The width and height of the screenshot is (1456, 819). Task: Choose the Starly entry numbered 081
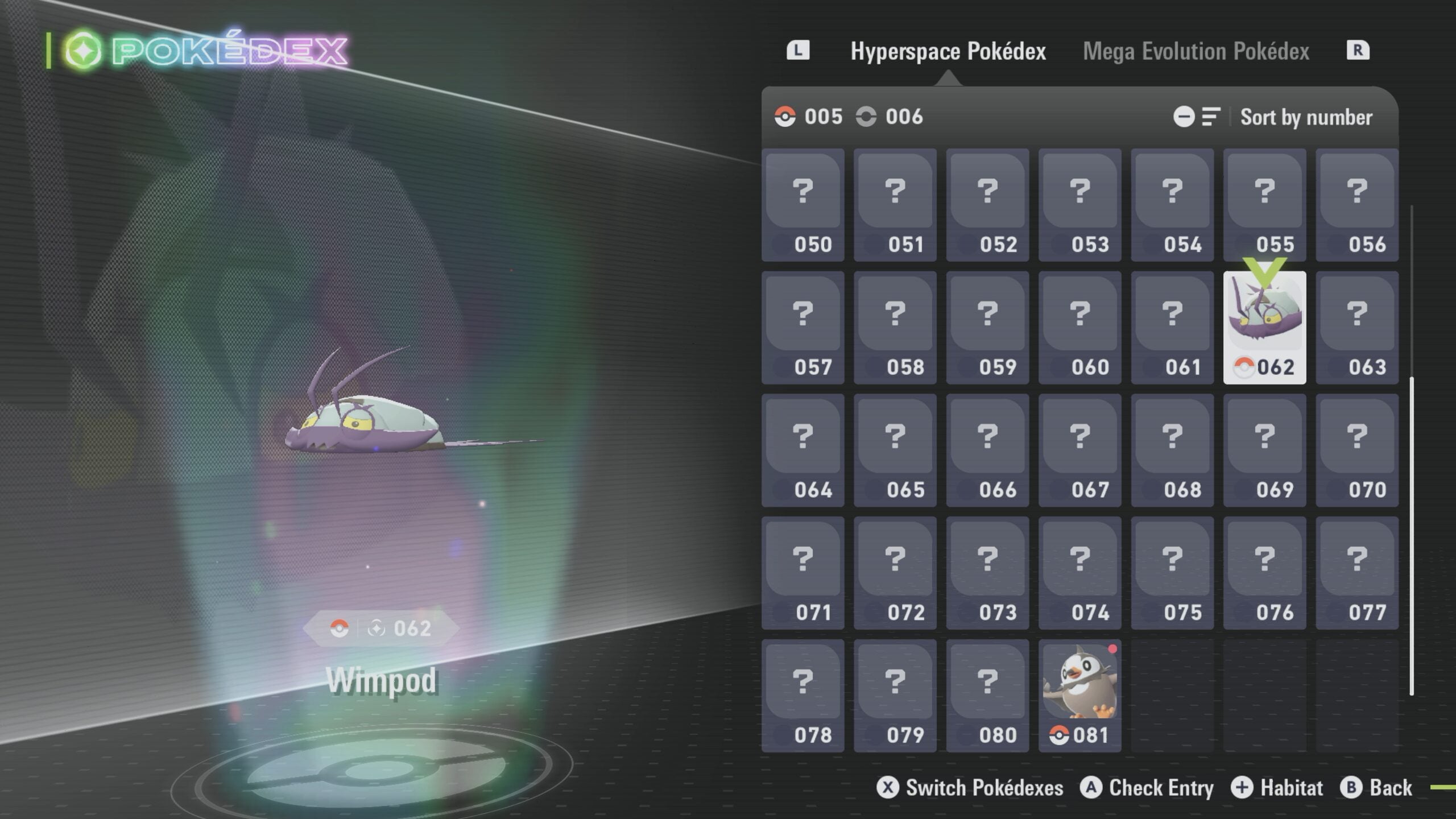pos(1079,695)
